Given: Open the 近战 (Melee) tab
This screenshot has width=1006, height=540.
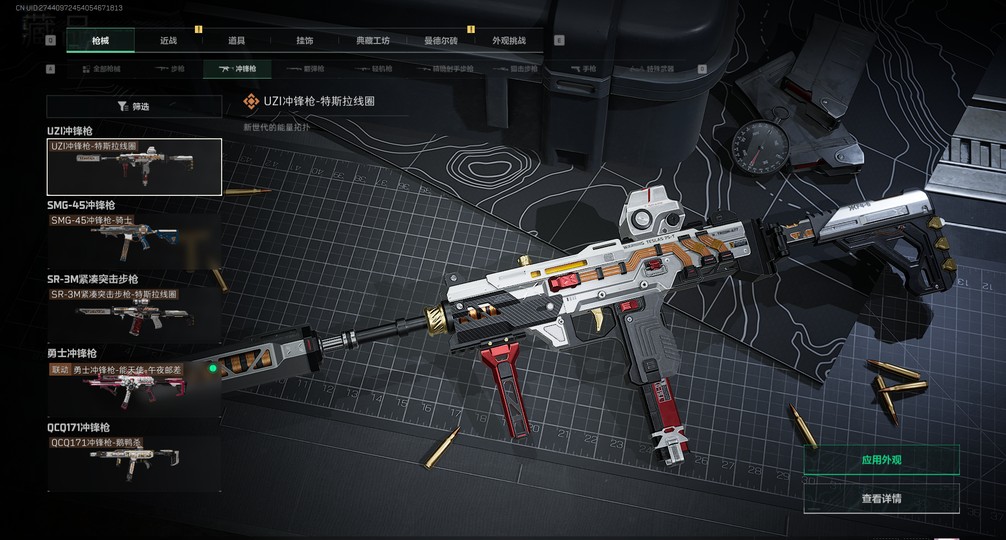Looking at the screenshot, I should (x=168, y=40).
